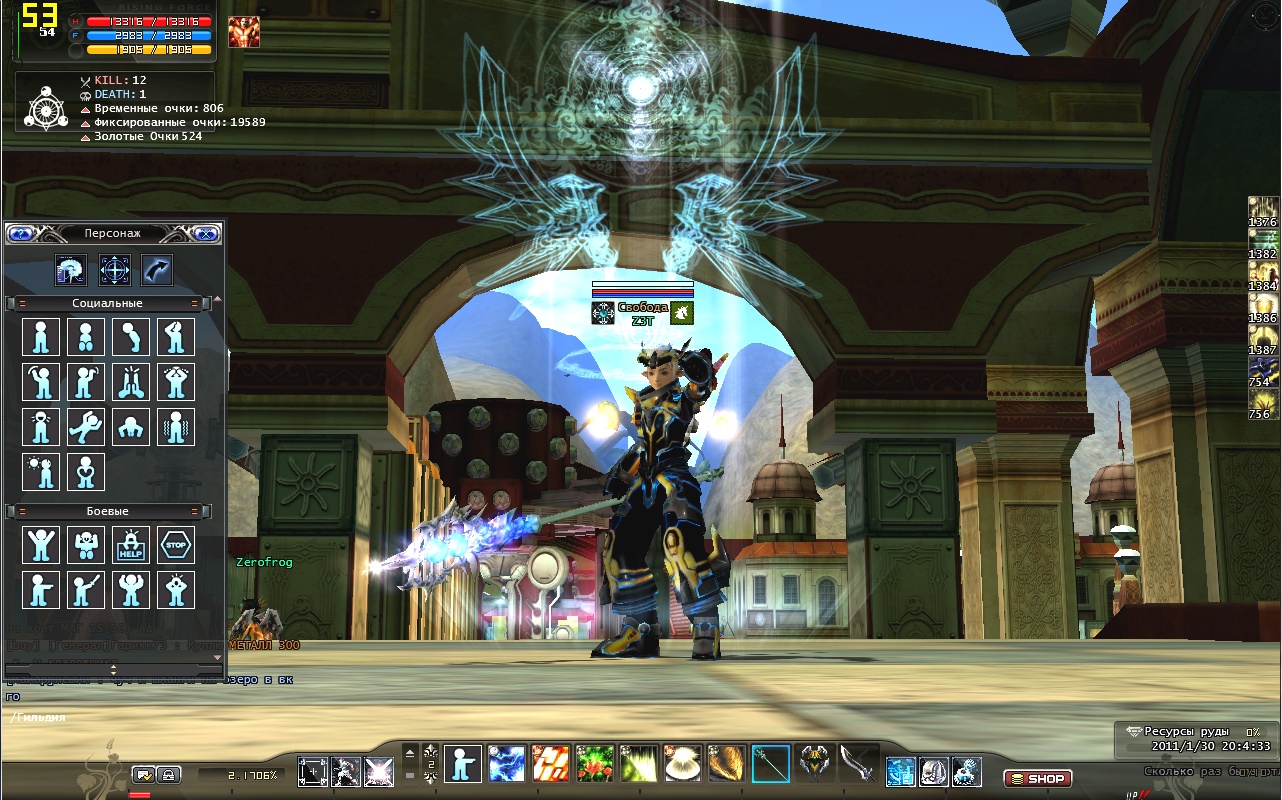Select the staff weapon hotbar slot
This screenshot has width=1282, height=800.
pyautogui.click(x=771, y=764)
